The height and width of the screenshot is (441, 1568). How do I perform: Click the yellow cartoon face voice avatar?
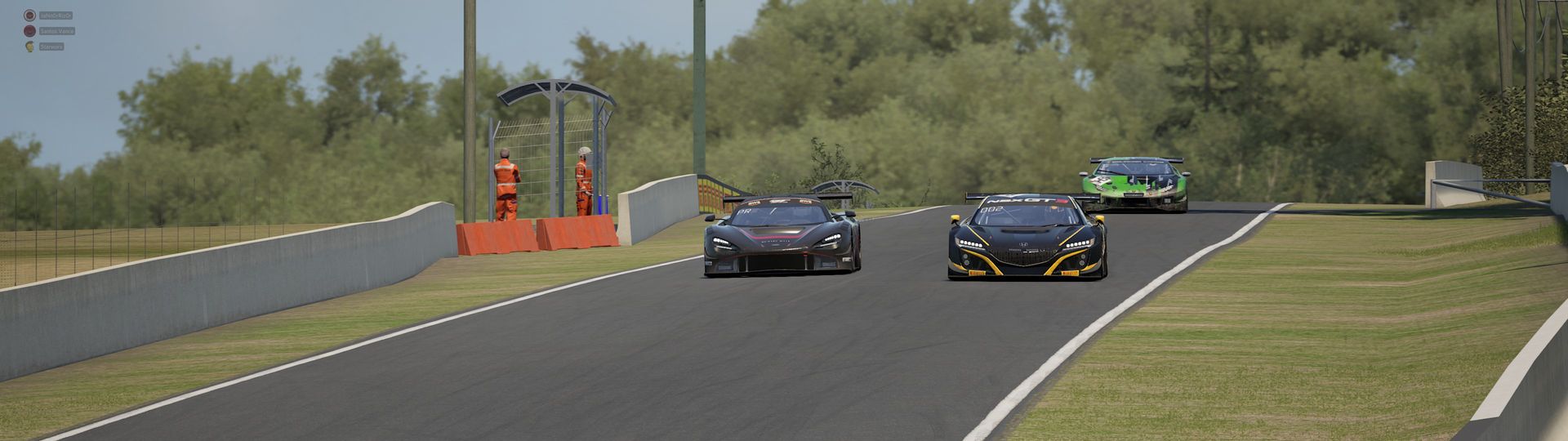coord(29,47)
